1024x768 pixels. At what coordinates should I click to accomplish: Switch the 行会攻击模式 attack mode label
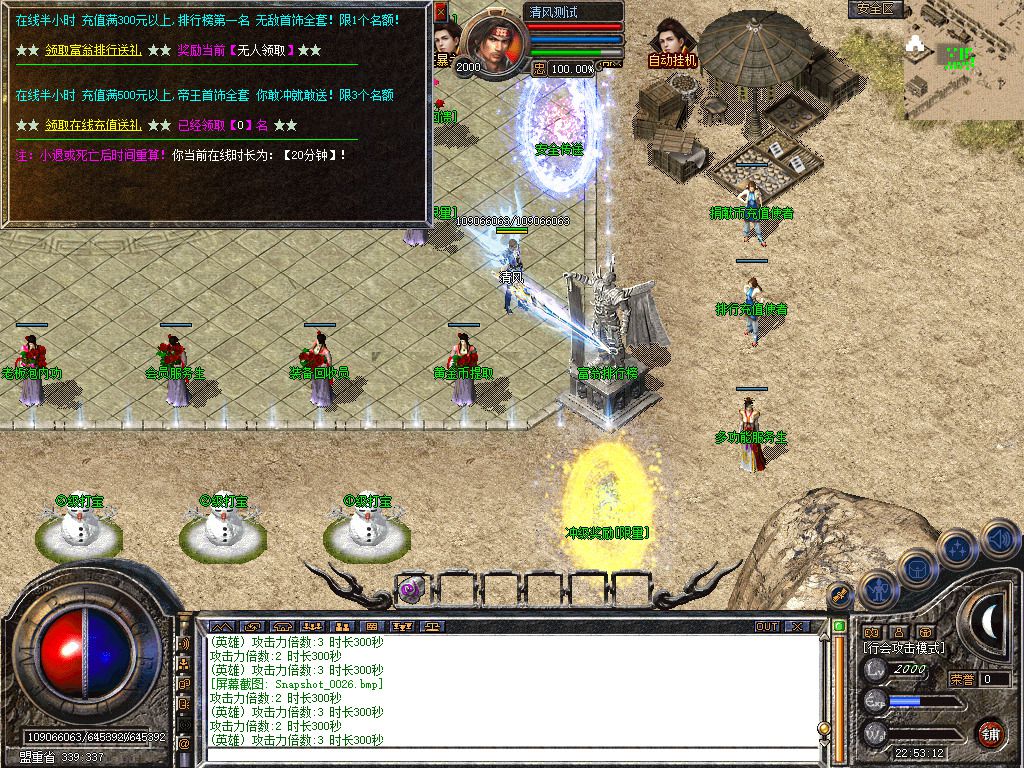pyautogui.click(x=905, y=648)
